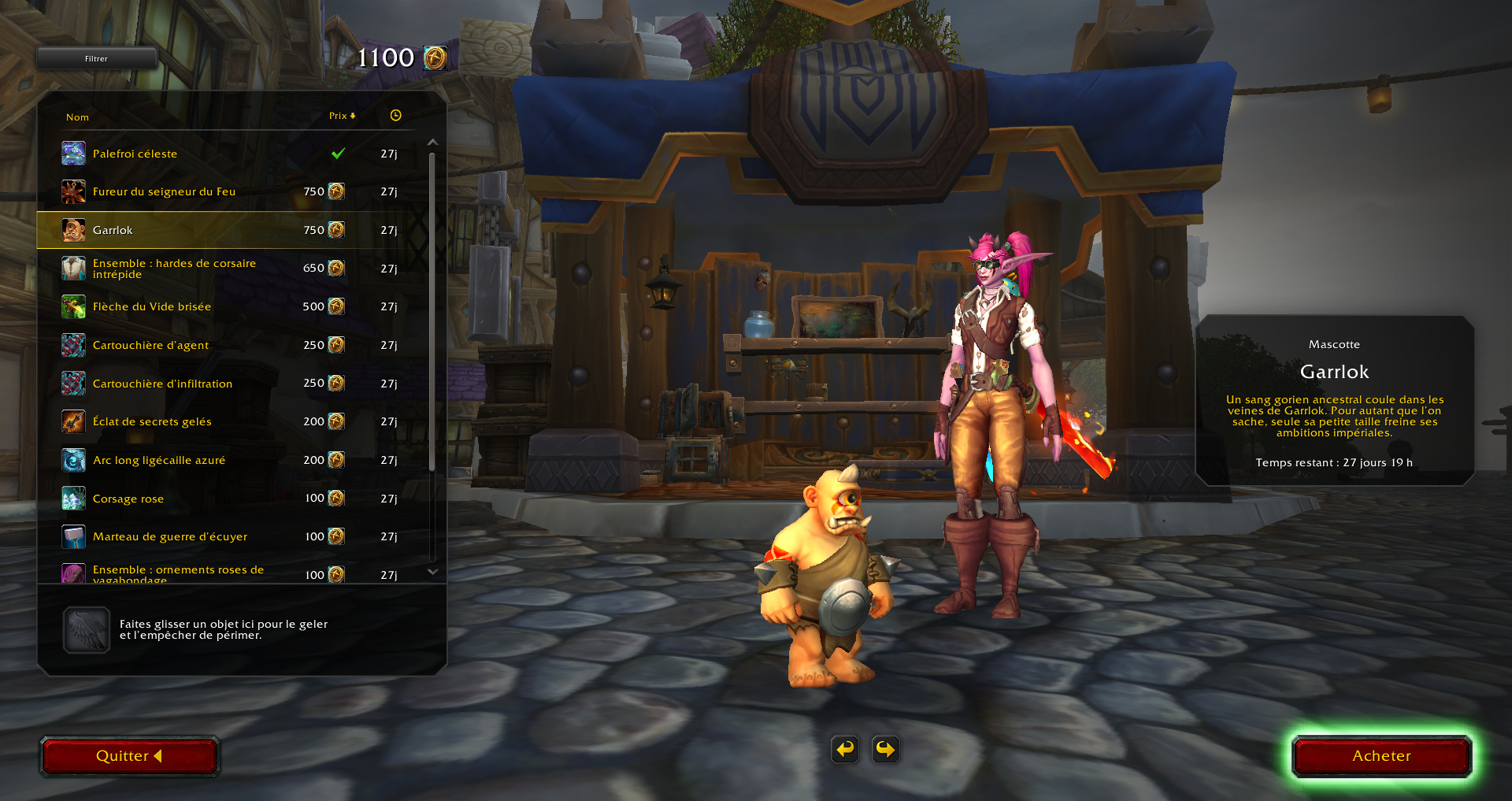Select Marteau de guerre d'écuyer
Image resolution: width=1512 pixels, height=801 pixels.
[170, 536]
